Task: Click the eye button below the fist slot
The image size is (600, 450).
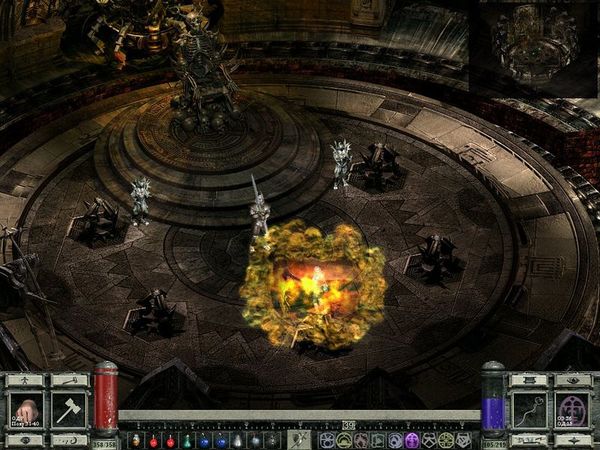Action: click(x=26, y=440)
